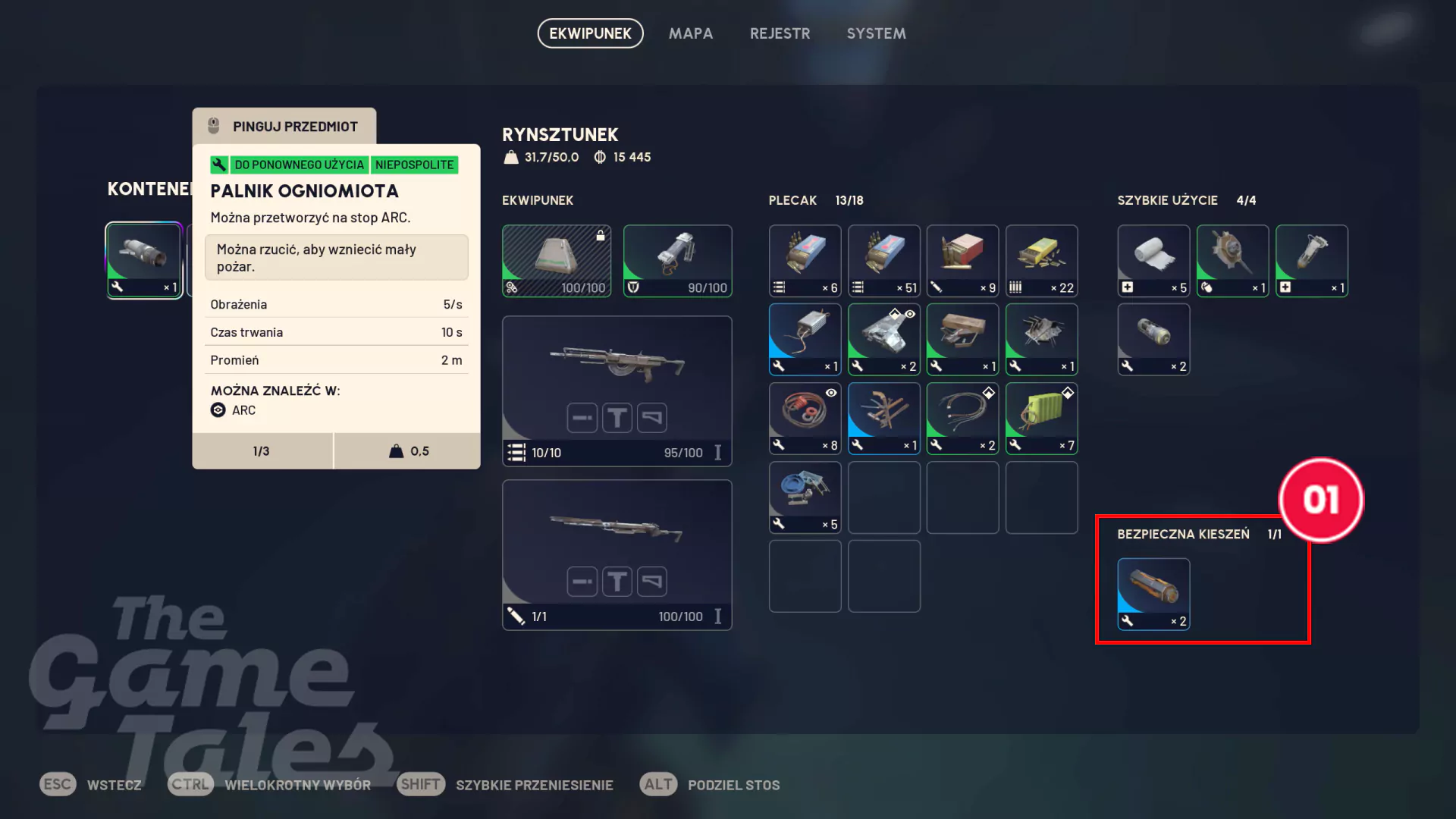Viewport: 1456px width, 819px height.
Task: Select the secondary weapon with 1/1 ammo
Action: (617, 554)
